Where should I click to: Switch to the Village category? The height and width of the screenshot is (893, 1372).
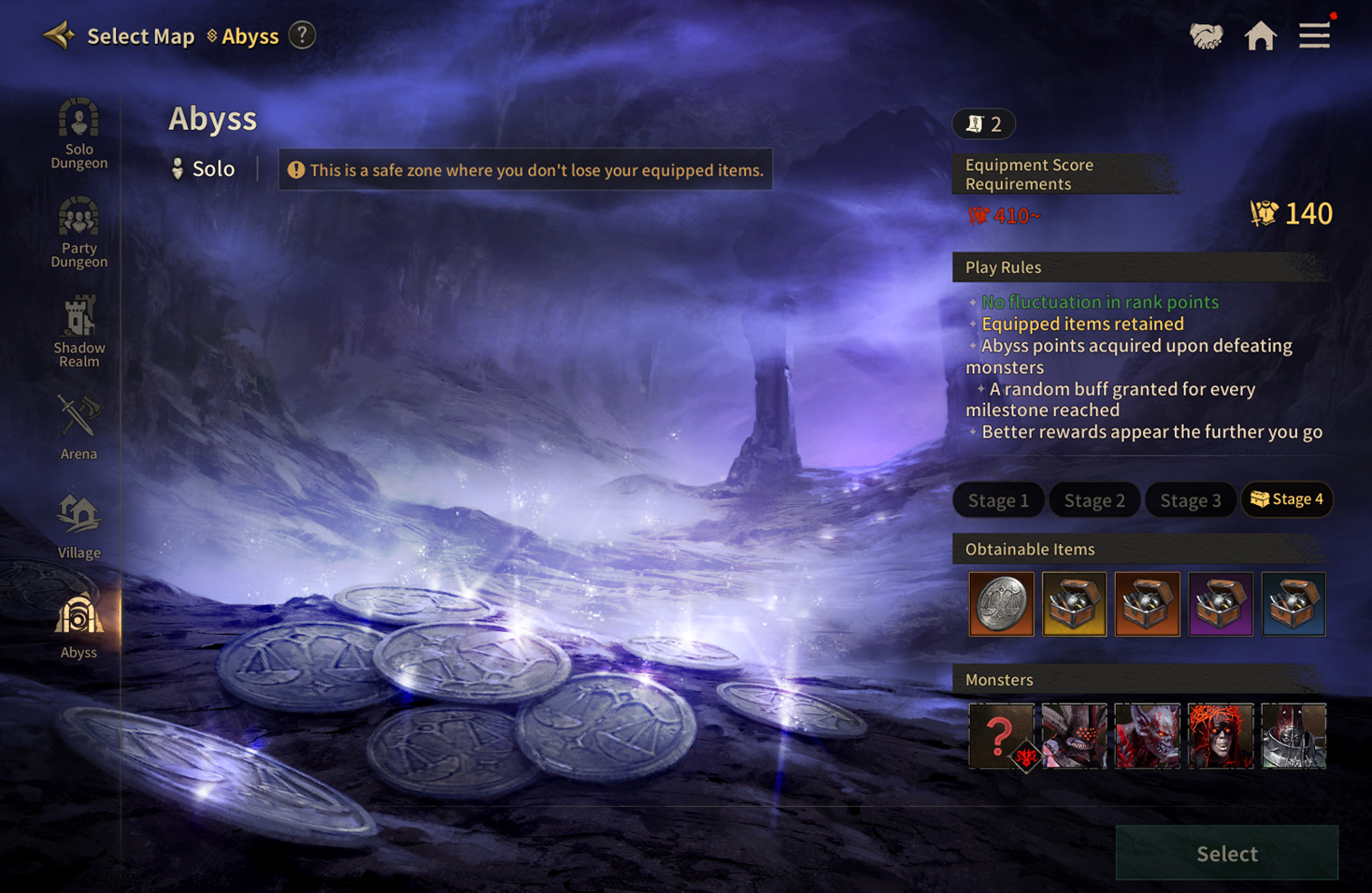pyautogui.click(x=79, y=527)
